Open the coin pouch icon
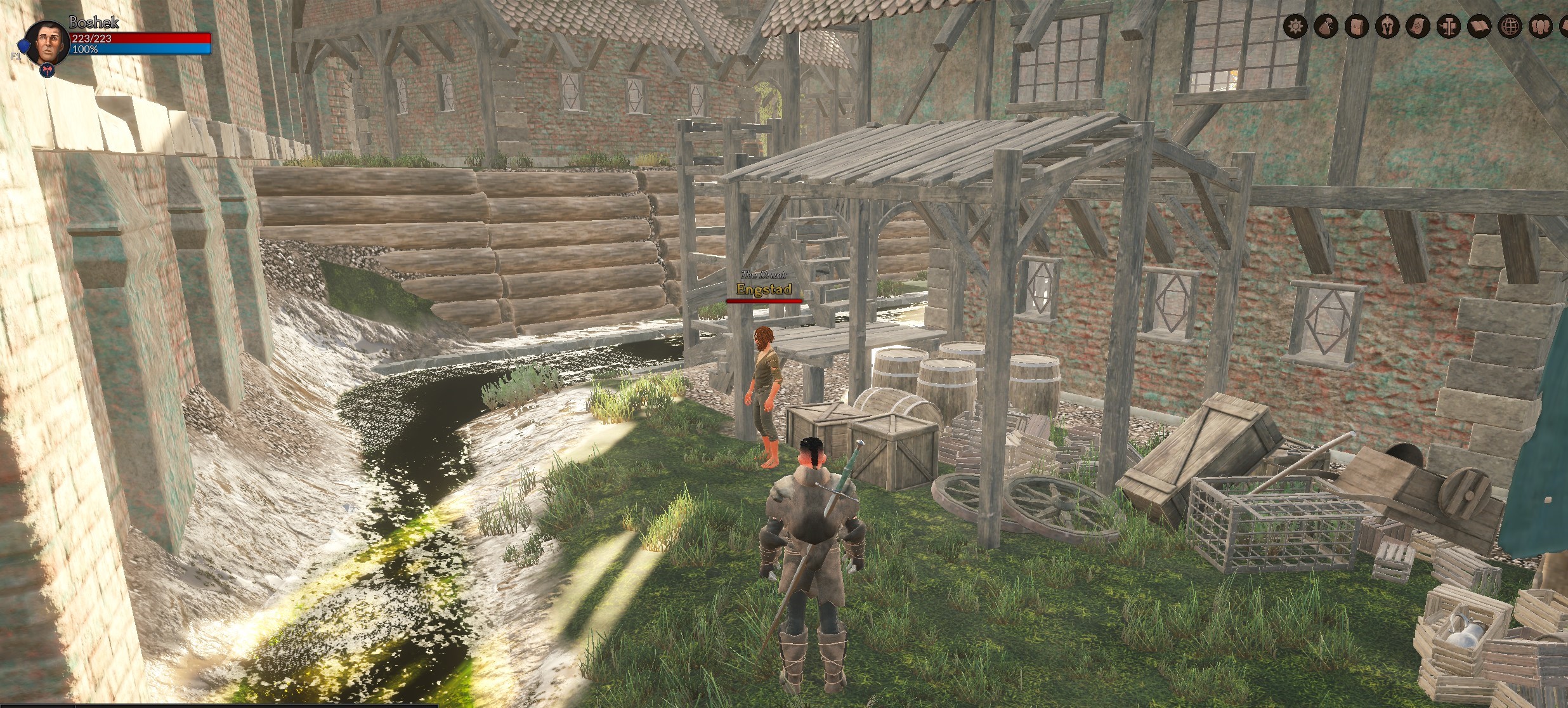The image size is (1568, 708). (1326, 26)
